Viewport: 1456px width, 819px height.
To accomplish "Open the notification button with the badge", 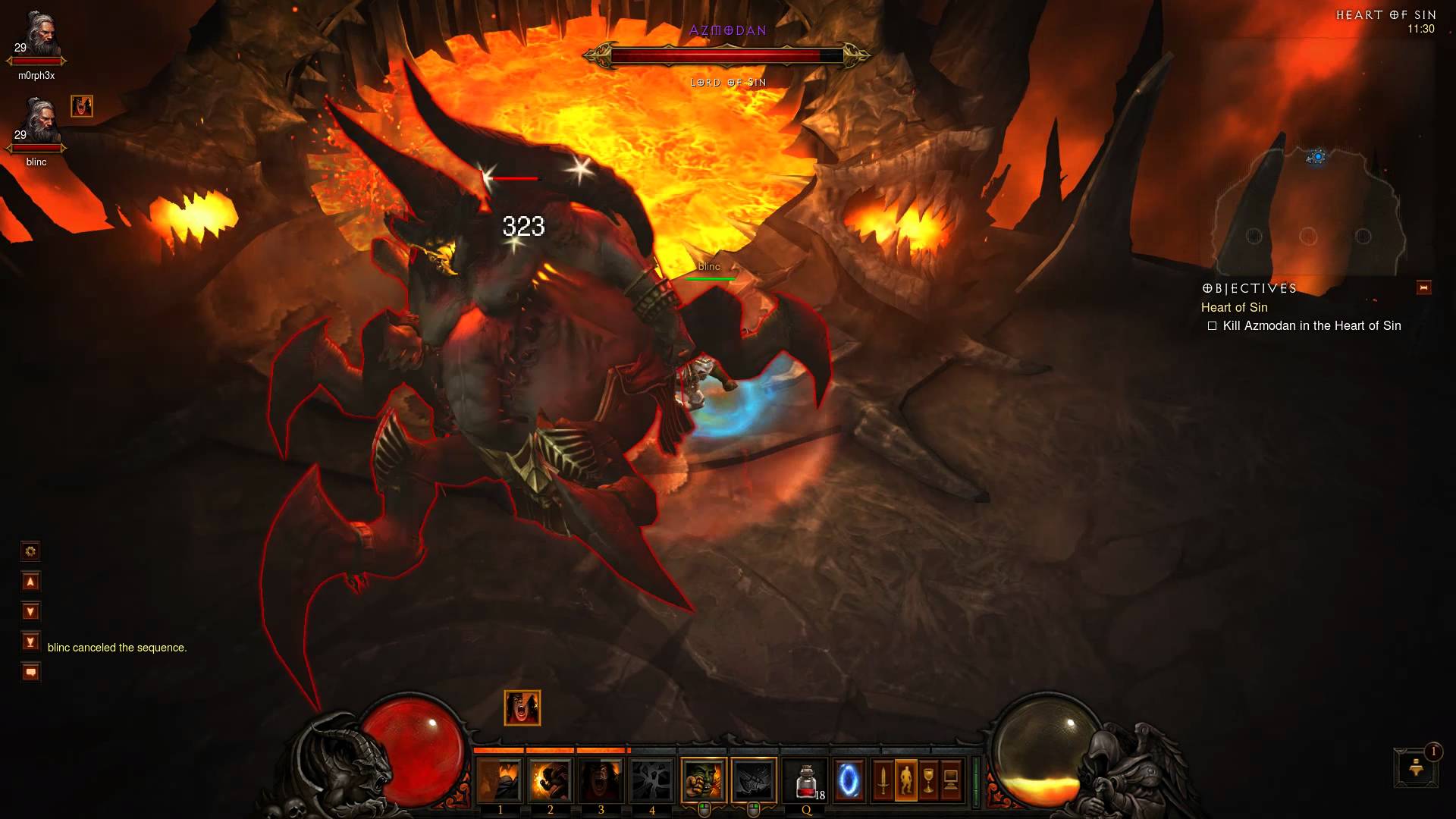I will click(1415, 767).
